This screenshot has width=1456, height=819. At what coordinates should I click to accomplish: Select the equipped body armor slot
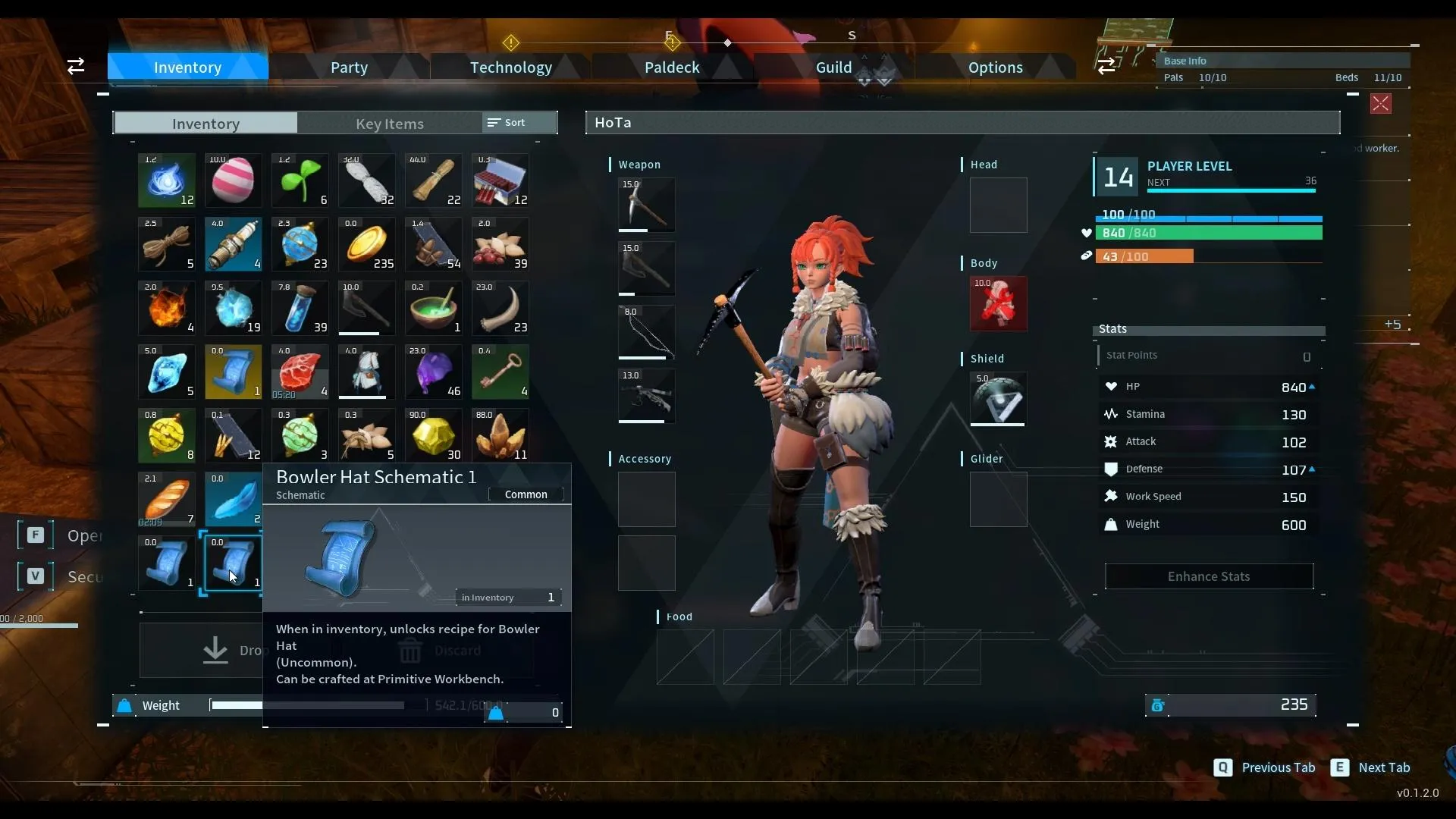(998, 303)
